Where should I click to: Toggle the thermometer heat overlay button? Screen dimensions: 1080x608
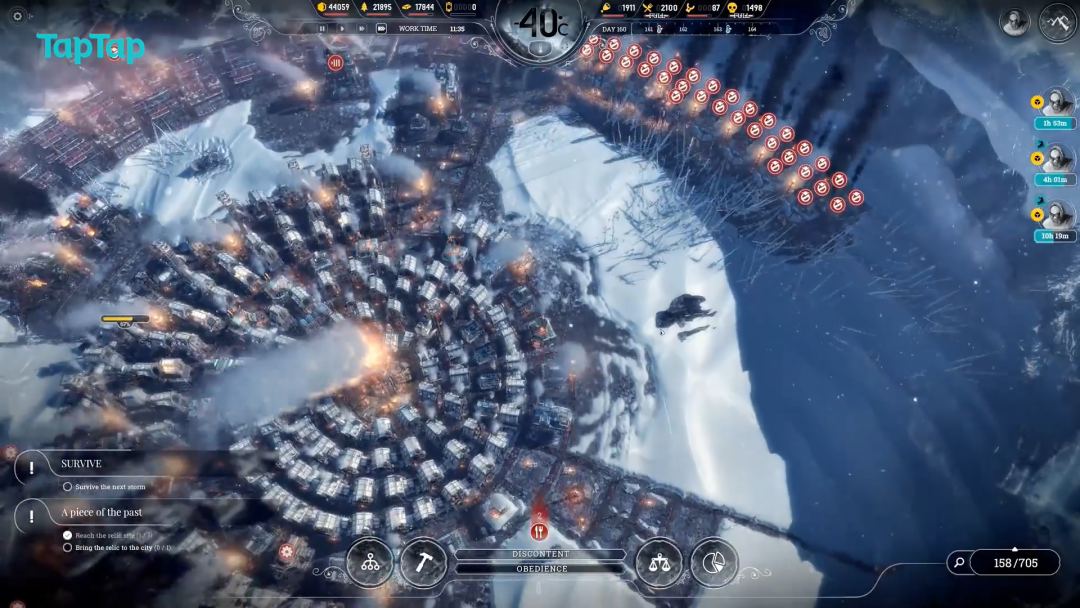540,48
